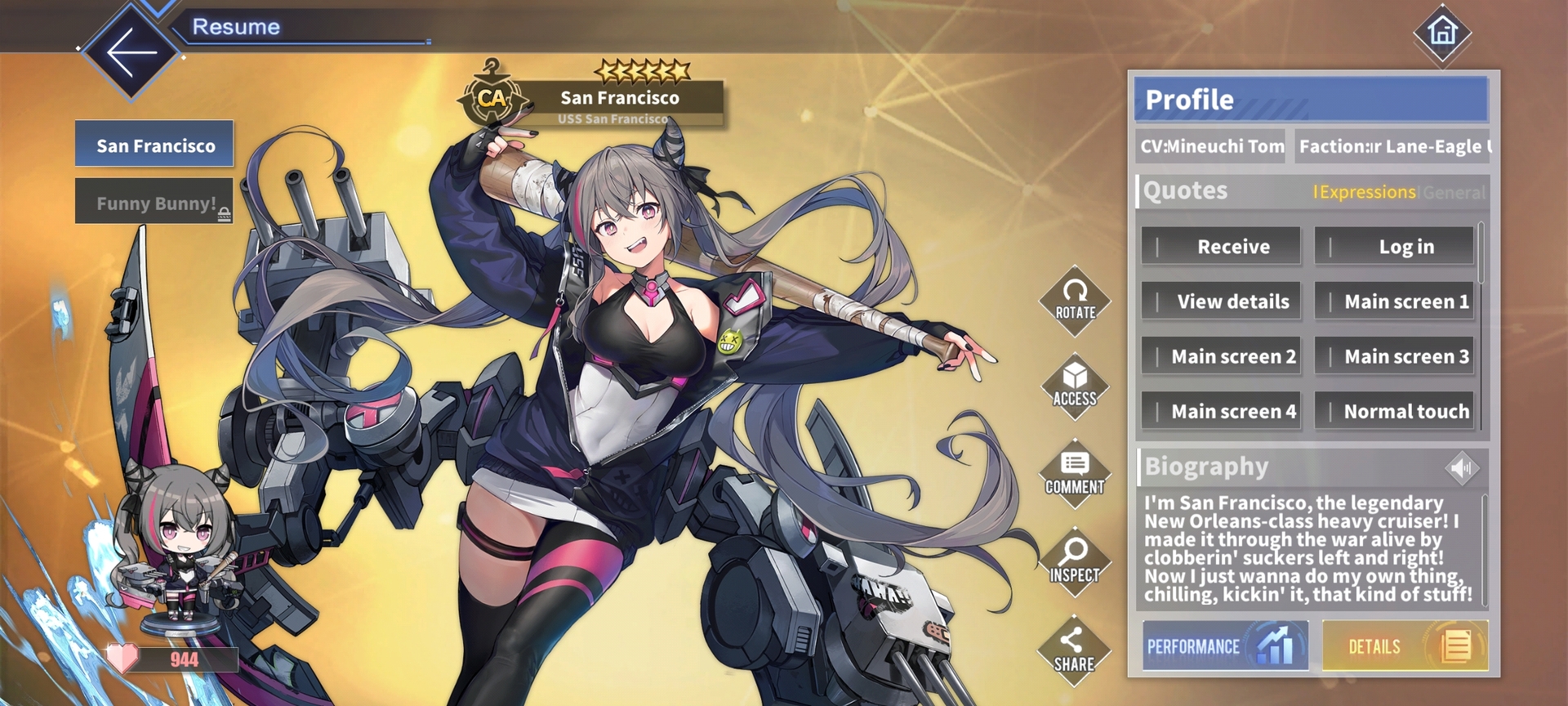Open the Details page
This screenshot has width=1568, height=706.
[1405, 646]
